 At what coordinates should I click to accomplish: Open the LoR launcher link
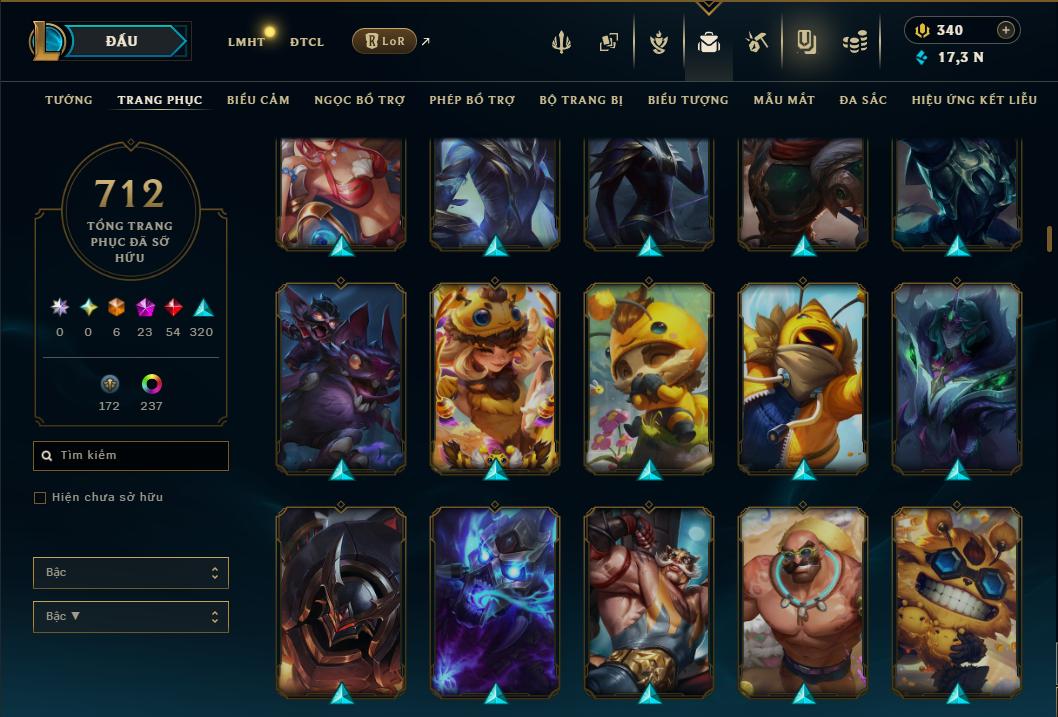385,41
